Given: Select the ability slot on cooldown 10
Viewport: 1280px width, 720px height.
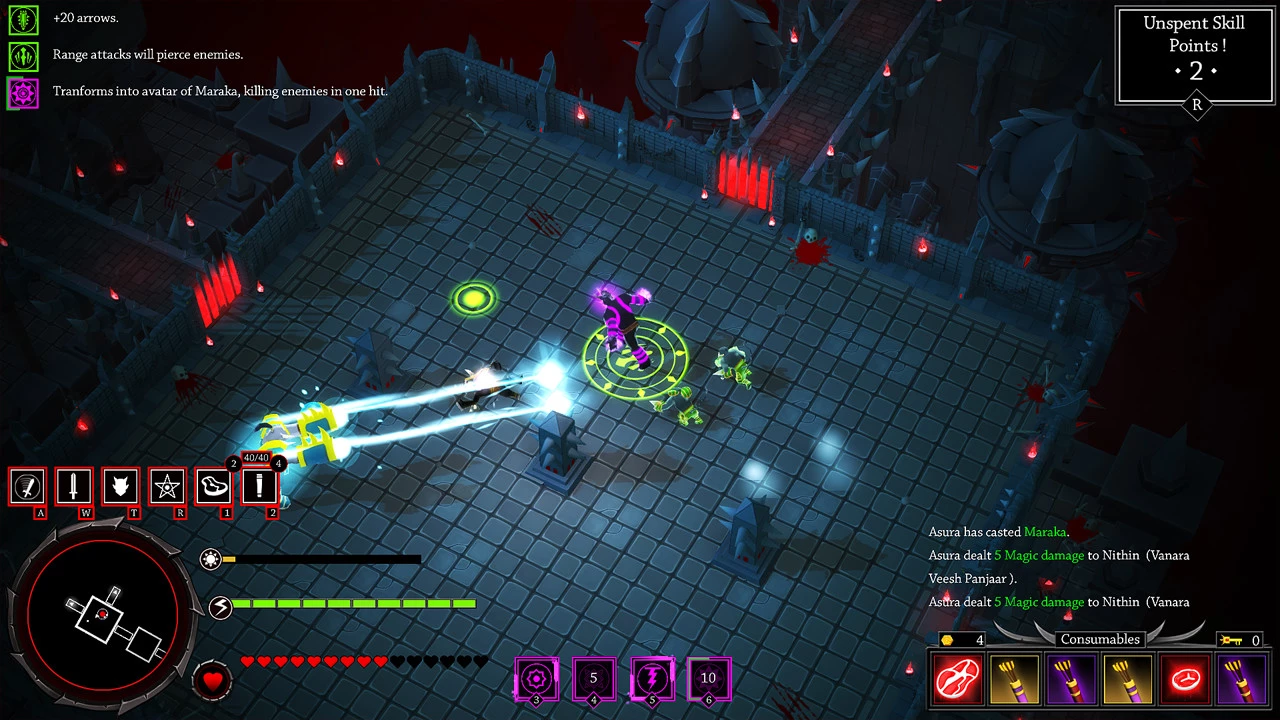Looking at the screenshot, I should pyautogui.click(x=709, y=678).
